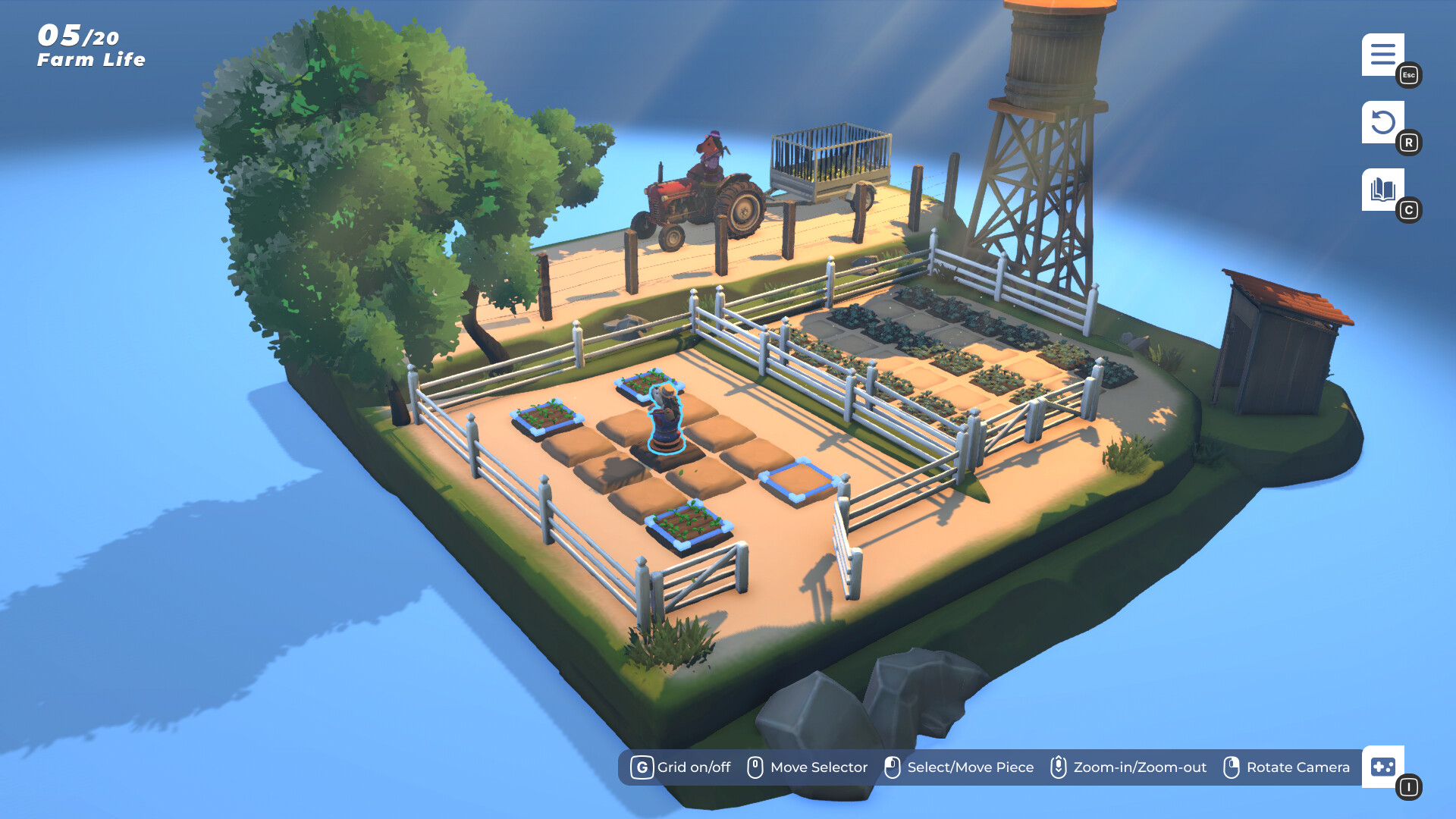Click the R key badge
This screenshot has width=1456, height=819.
1410,142
